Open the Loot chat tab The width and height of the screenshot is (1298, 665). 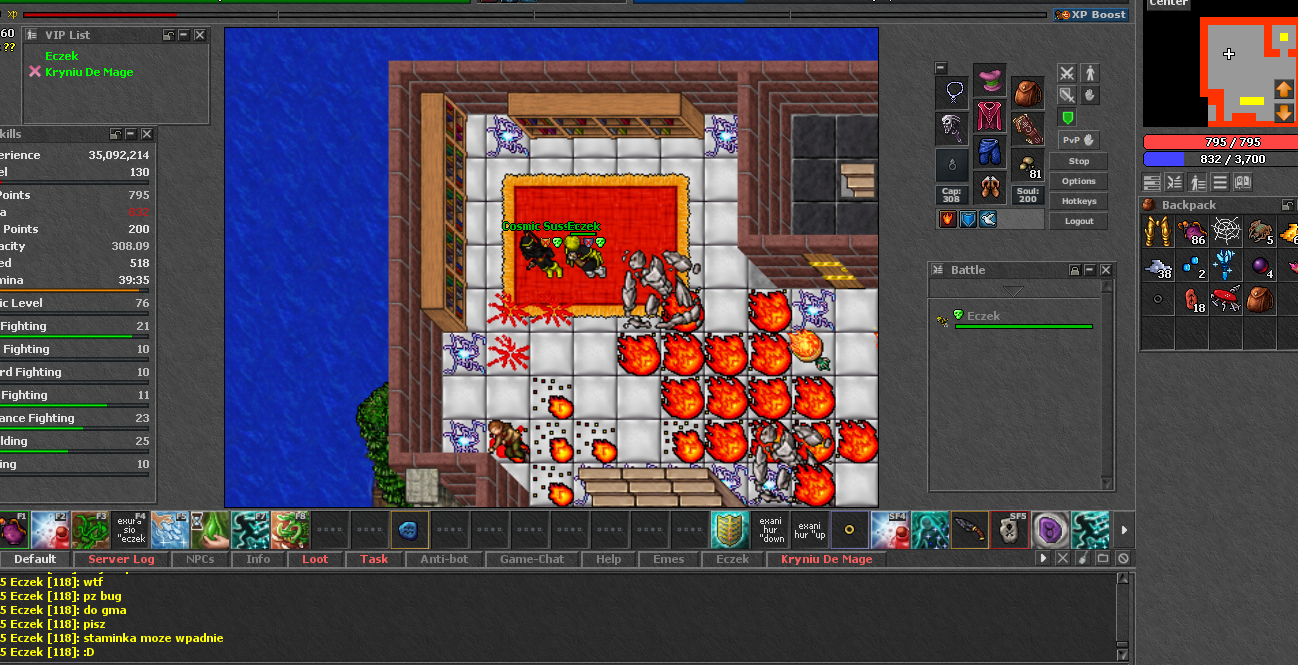315,559
